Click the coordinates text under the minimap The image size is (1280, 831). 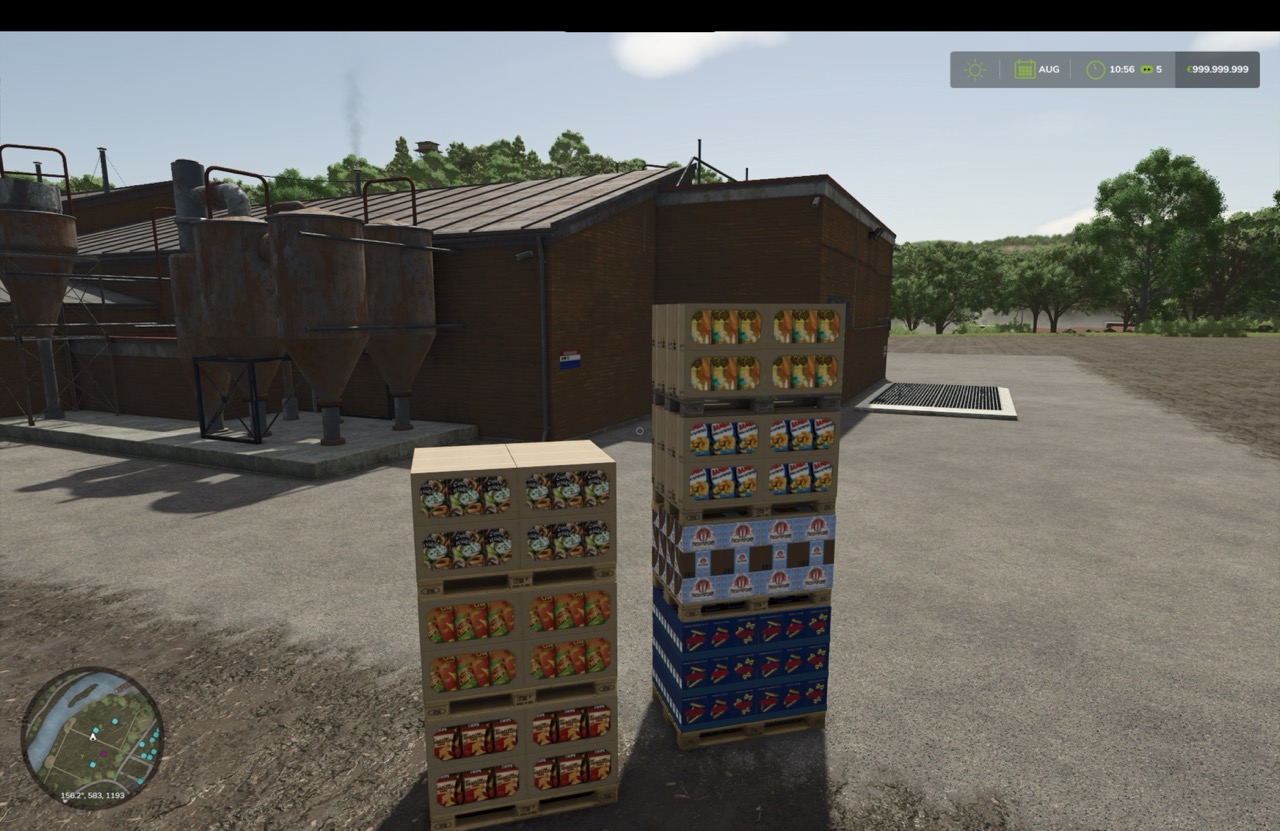click(92, 795)
